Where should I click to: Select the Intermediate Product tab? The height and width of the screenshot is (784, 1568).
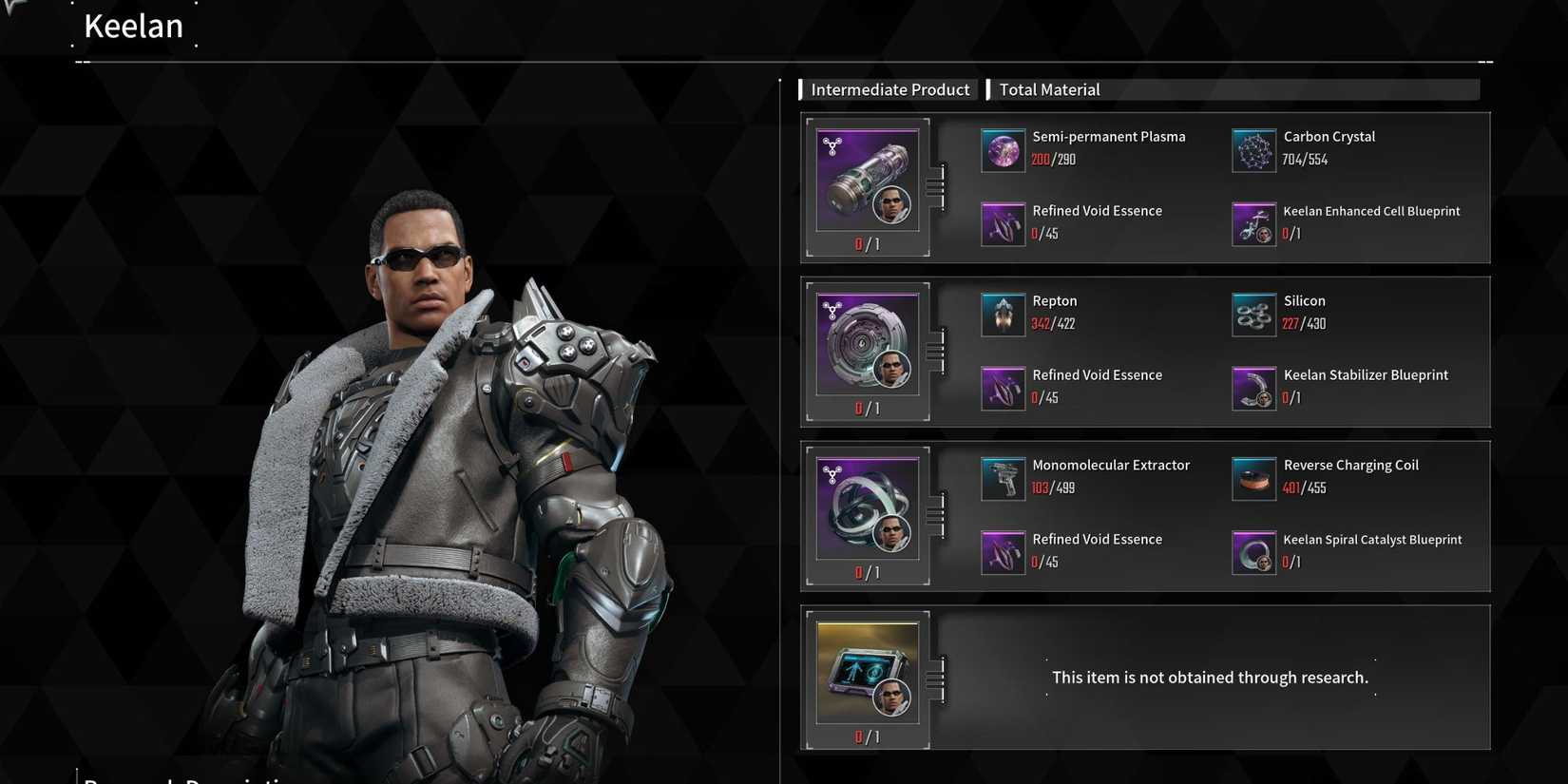pos(889,88)
